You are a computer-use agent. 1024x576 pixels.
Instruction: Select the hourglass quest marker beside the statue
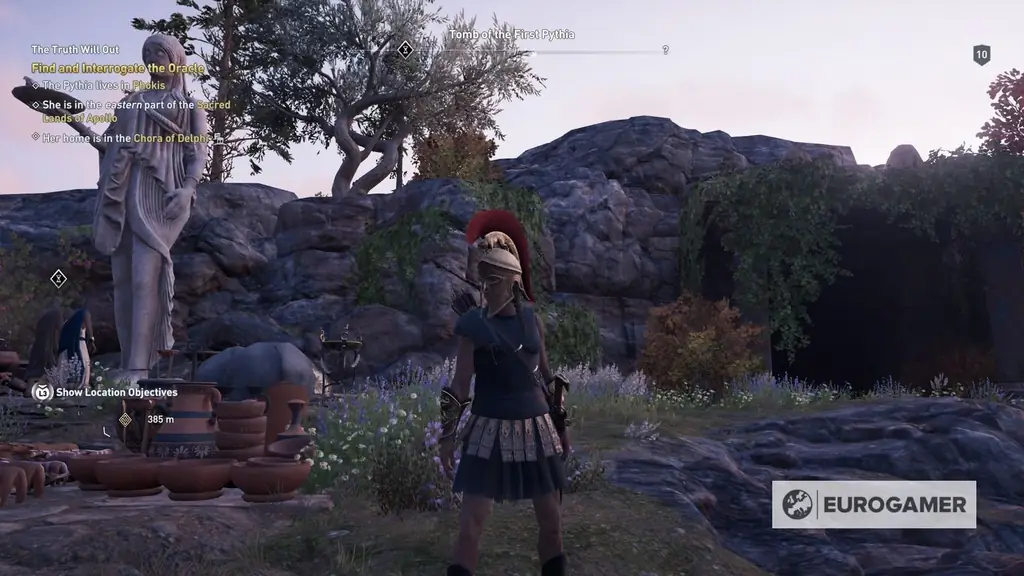pos(58,279)
